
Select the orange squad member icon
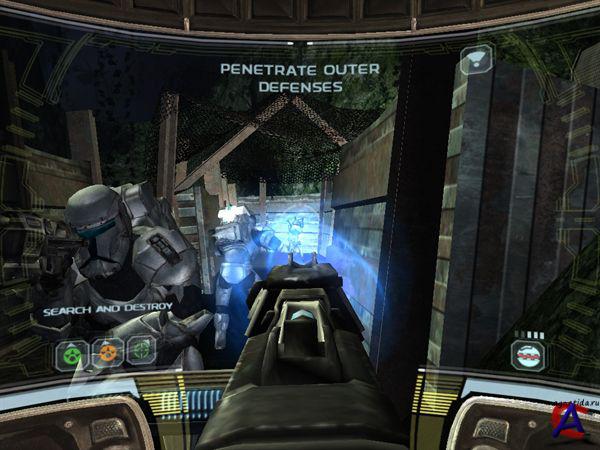107,352
